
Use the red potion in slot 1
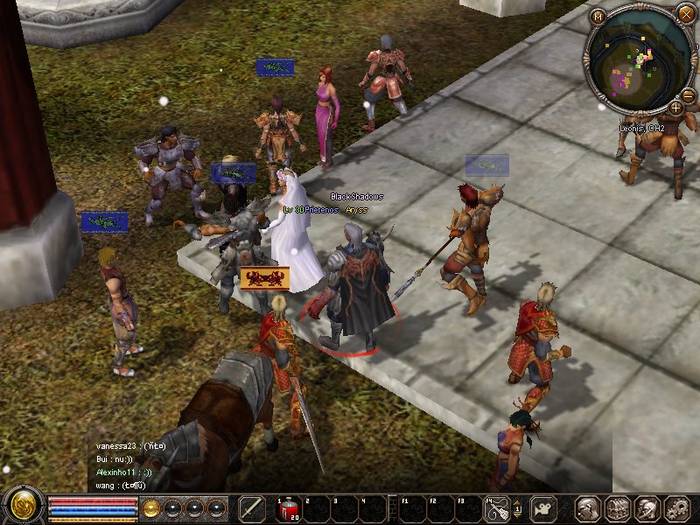point(287,508)
